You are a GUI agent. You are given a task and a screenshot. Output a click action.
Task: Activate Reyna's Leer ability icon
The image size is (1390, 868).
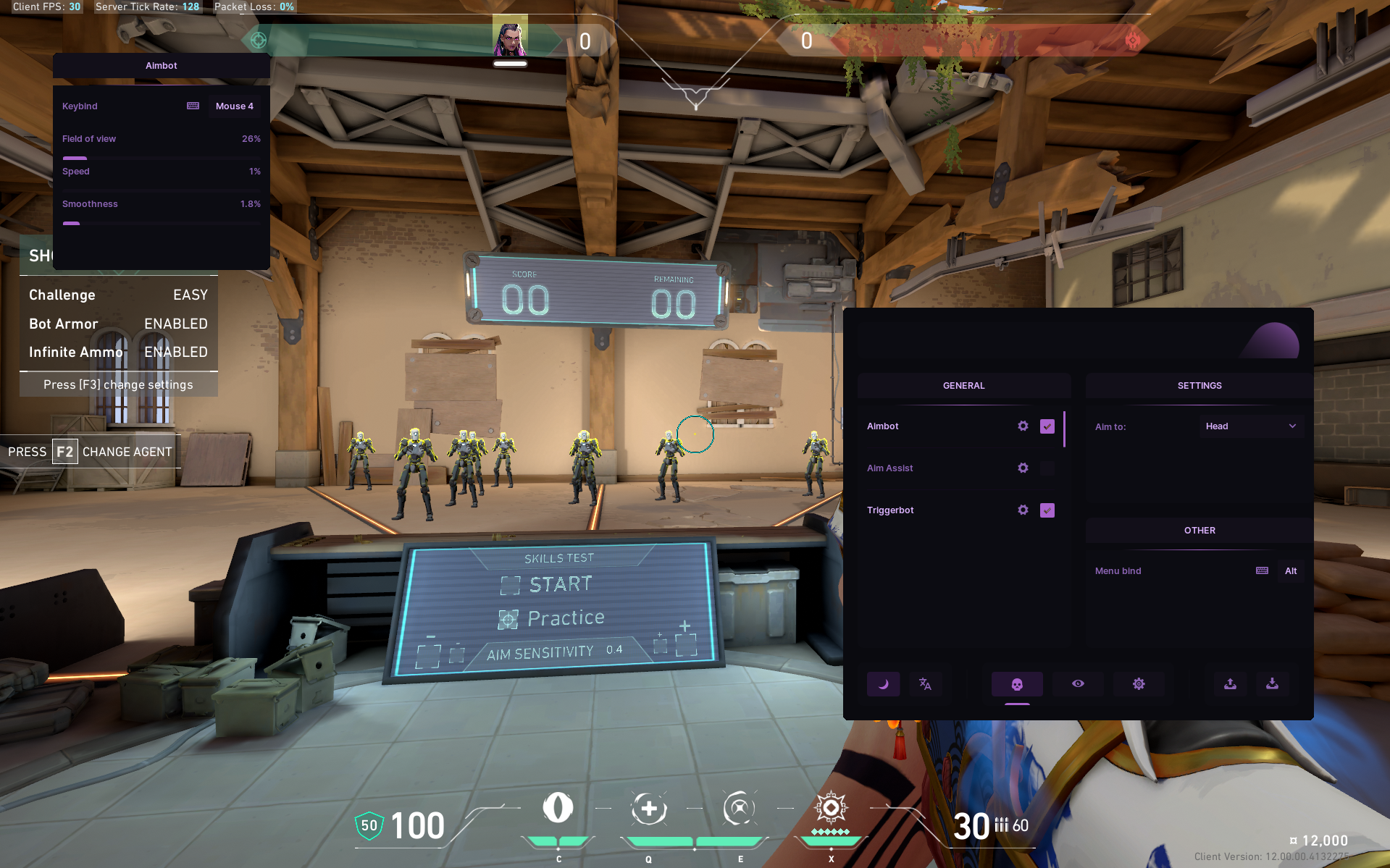tap(558, 807)
